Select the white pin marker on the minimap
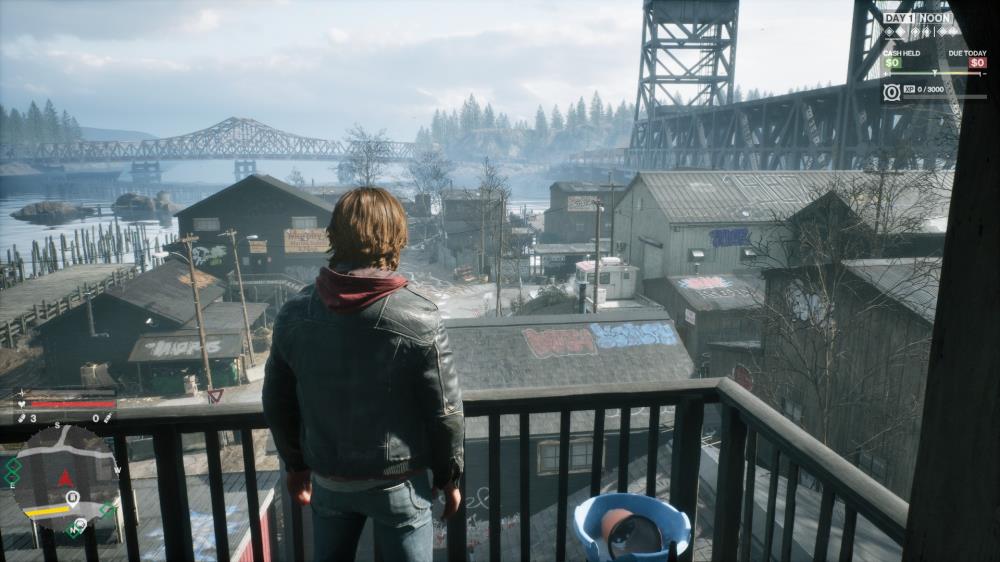This screenshot has width=1000, height=562. coord(72,497)
